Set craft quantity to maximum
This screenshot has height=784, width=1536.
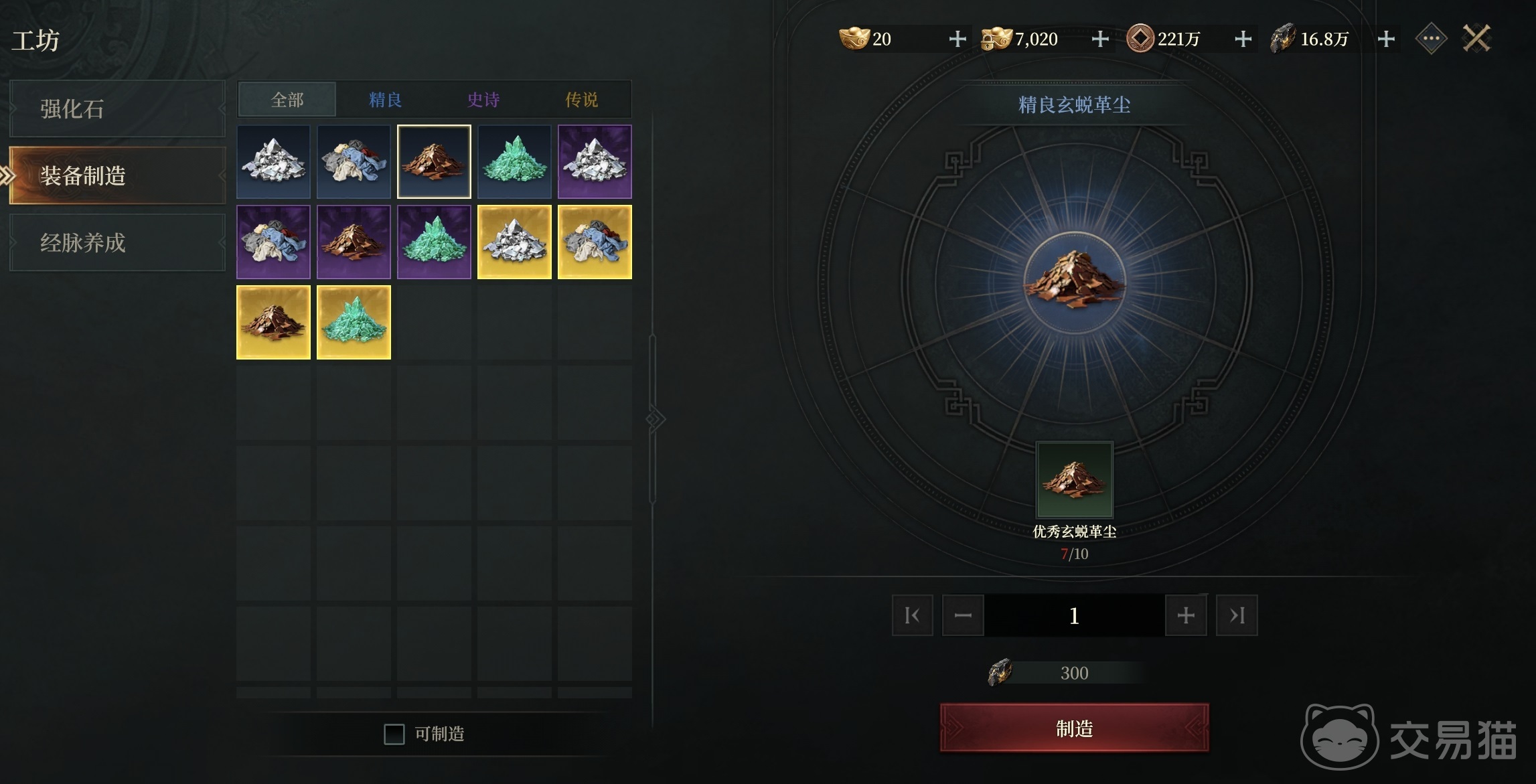[x=1237, y=615]
